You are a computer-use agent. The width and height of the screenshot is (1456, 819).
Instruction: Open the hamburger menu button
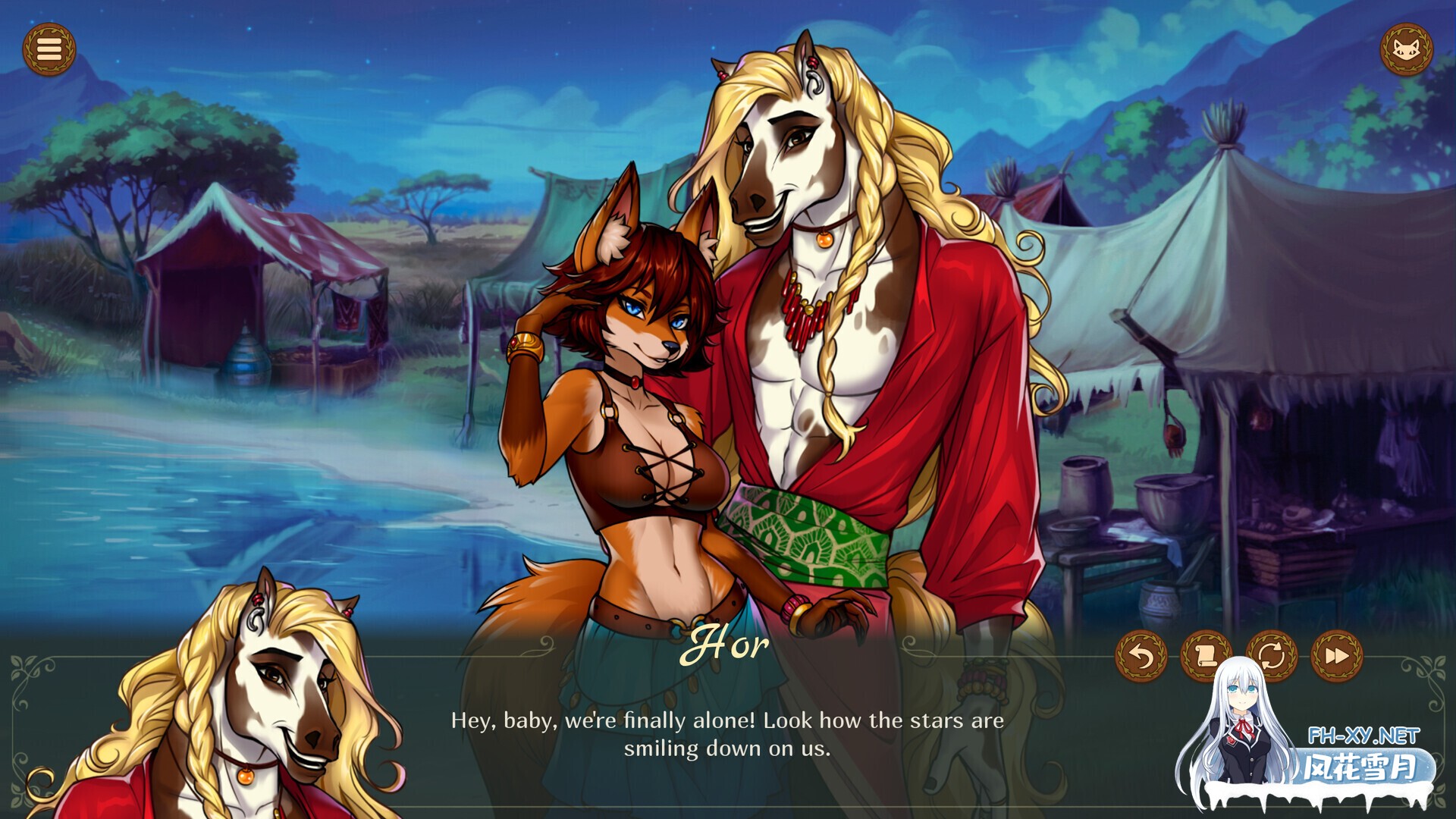(x=49, y=50)
